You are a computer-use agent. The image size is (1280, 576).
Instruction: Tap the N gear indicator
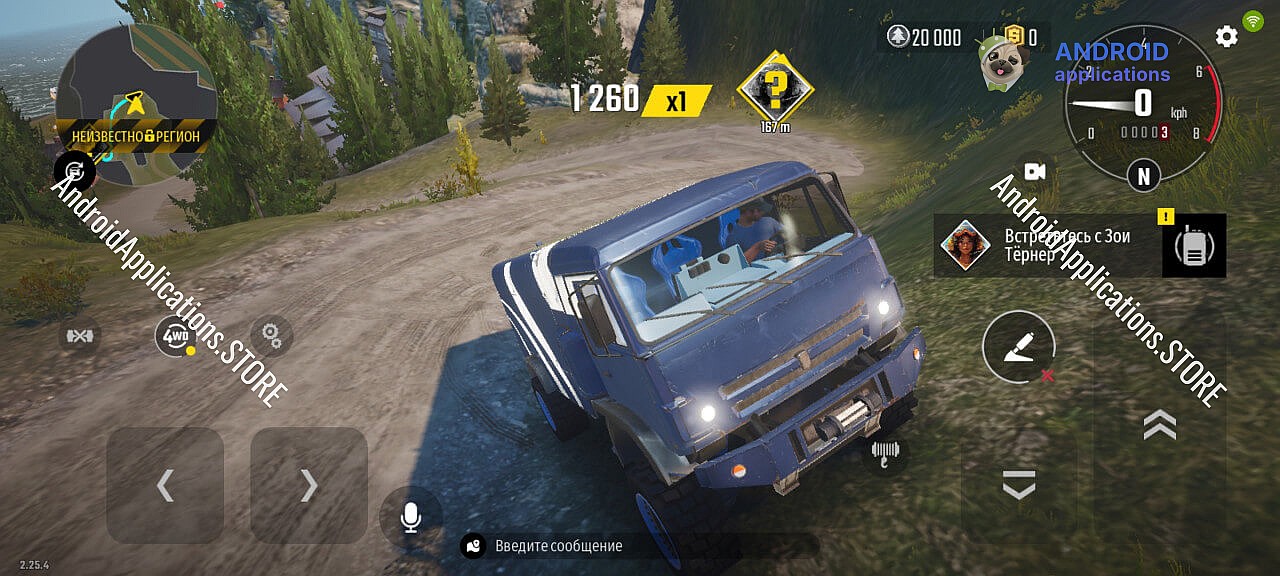(x=1143, y=176)
